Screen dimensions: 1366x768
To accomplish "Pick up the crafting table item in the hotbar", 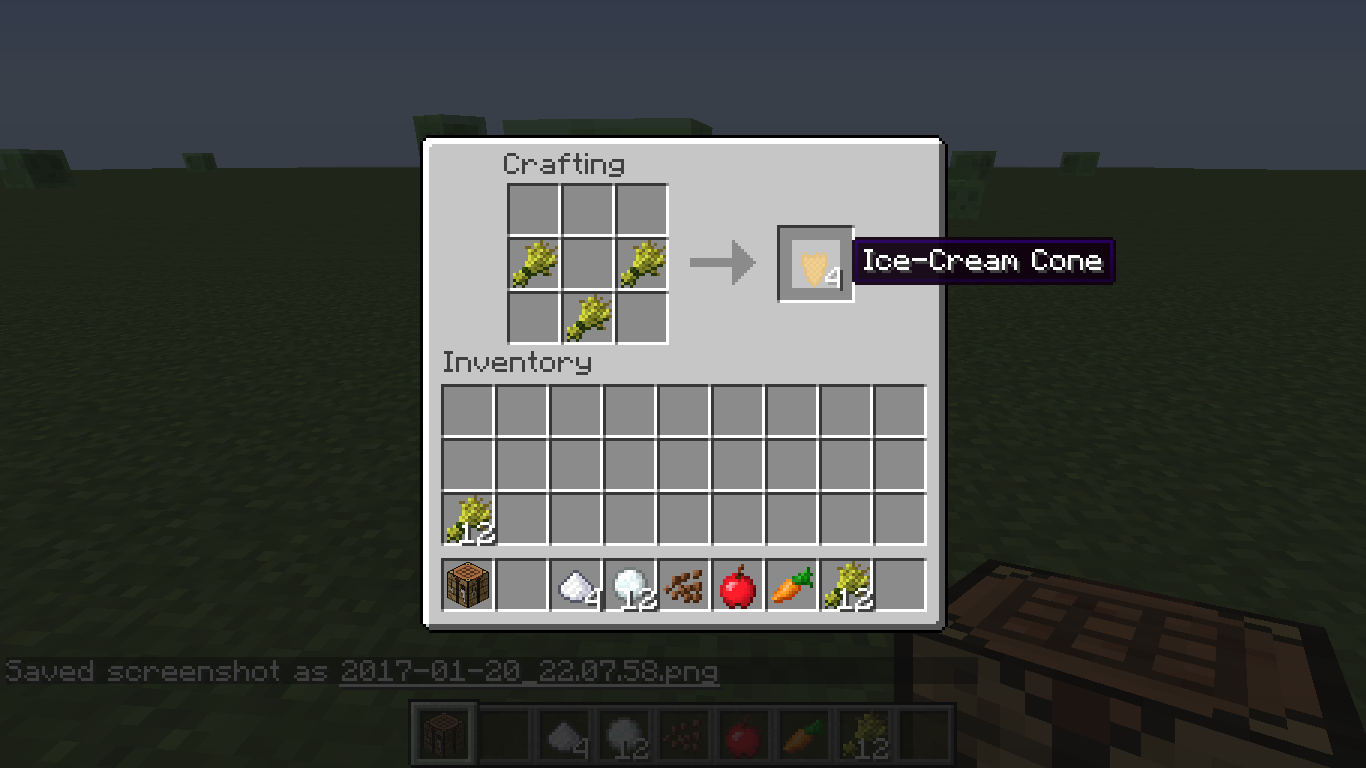I will point(466,585).
